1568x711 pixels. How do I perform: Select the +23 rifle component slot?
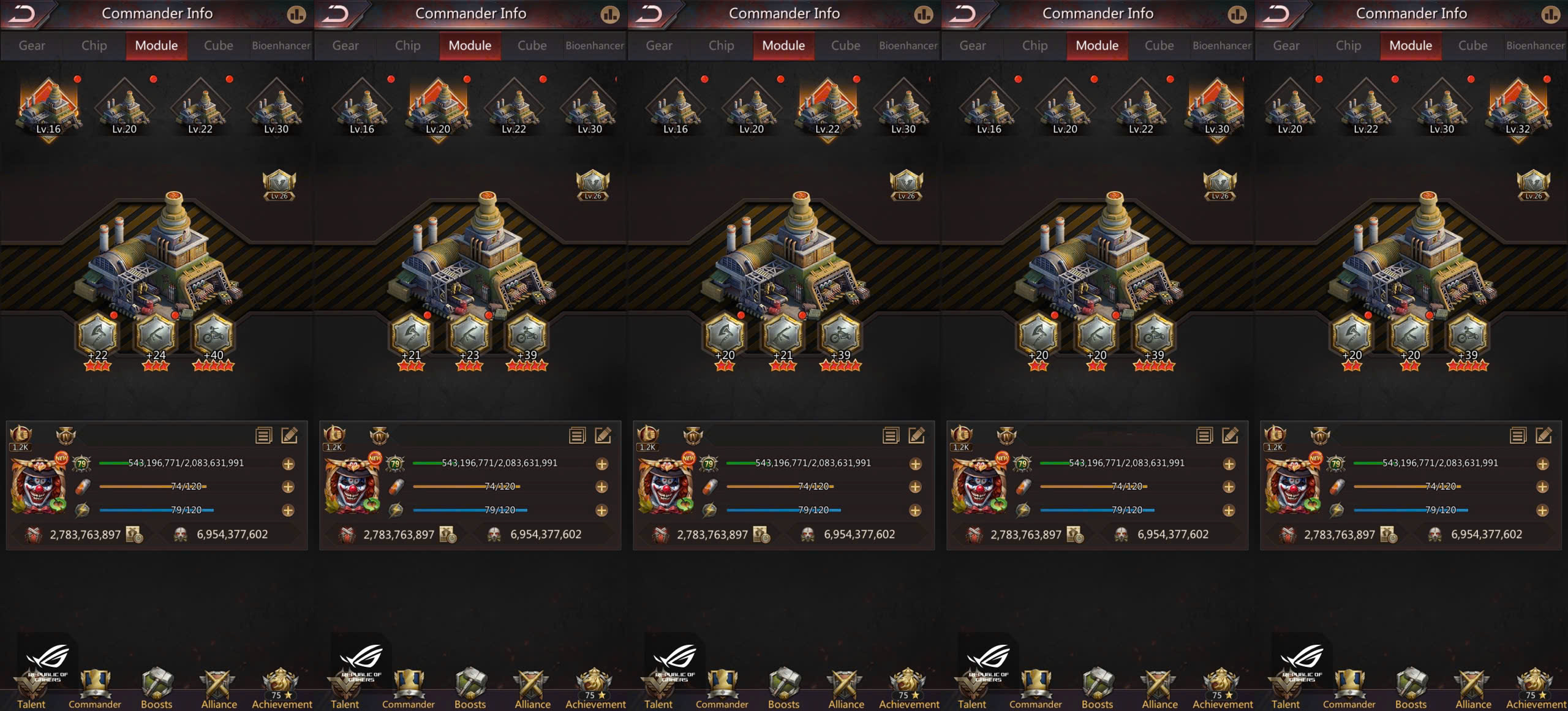(x=469, y=336)
